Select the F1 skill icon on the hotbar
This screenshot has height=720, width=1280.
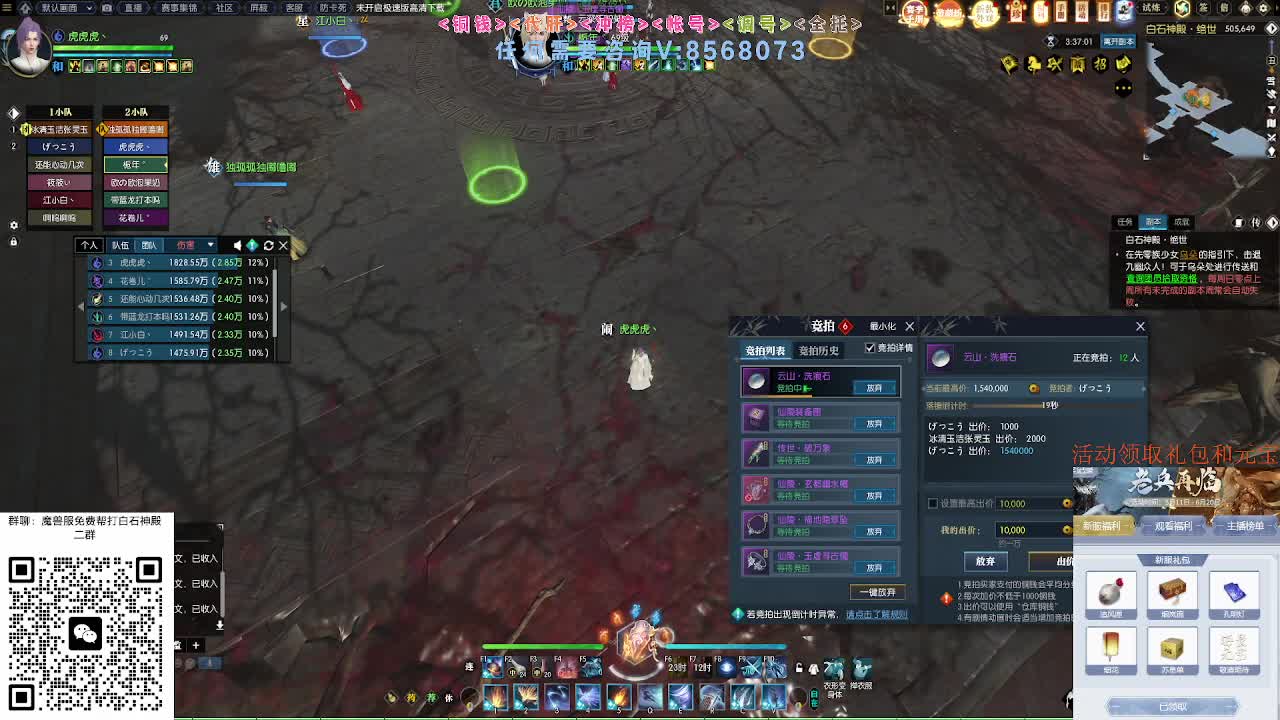point(492,666)
